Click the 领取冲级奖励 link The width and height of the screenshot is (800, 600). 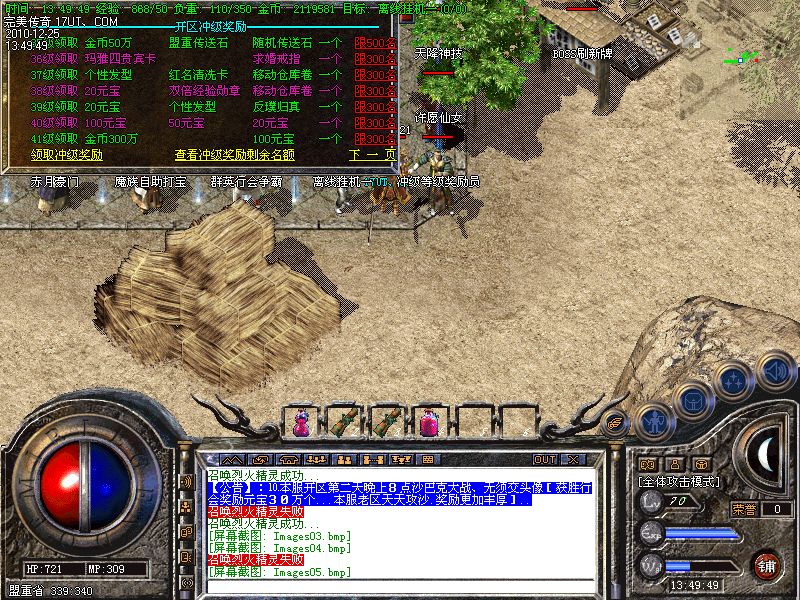tap(67, 155)
